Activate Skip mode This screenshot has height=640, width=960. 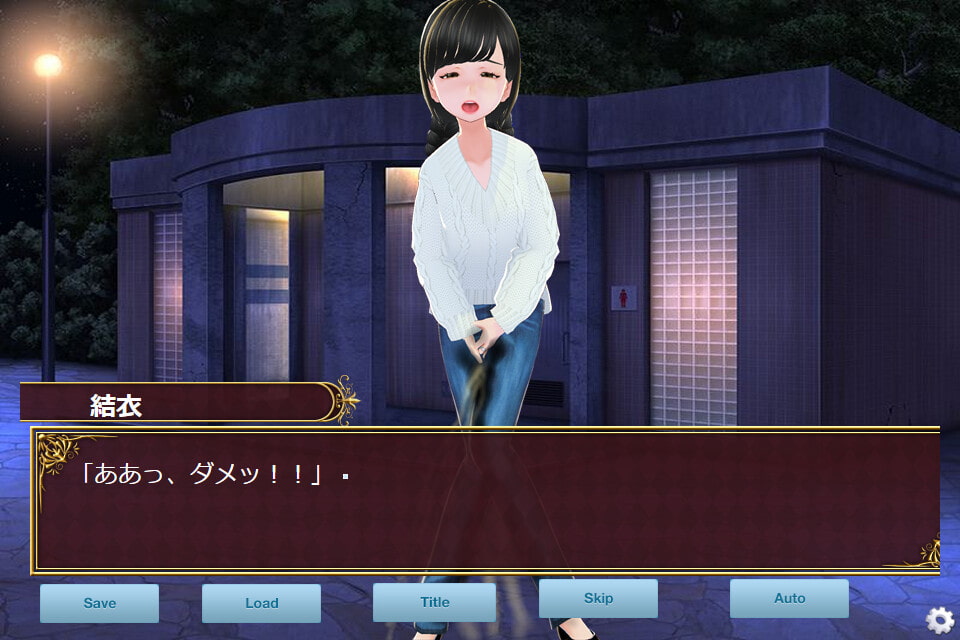(x=598, y=599)
